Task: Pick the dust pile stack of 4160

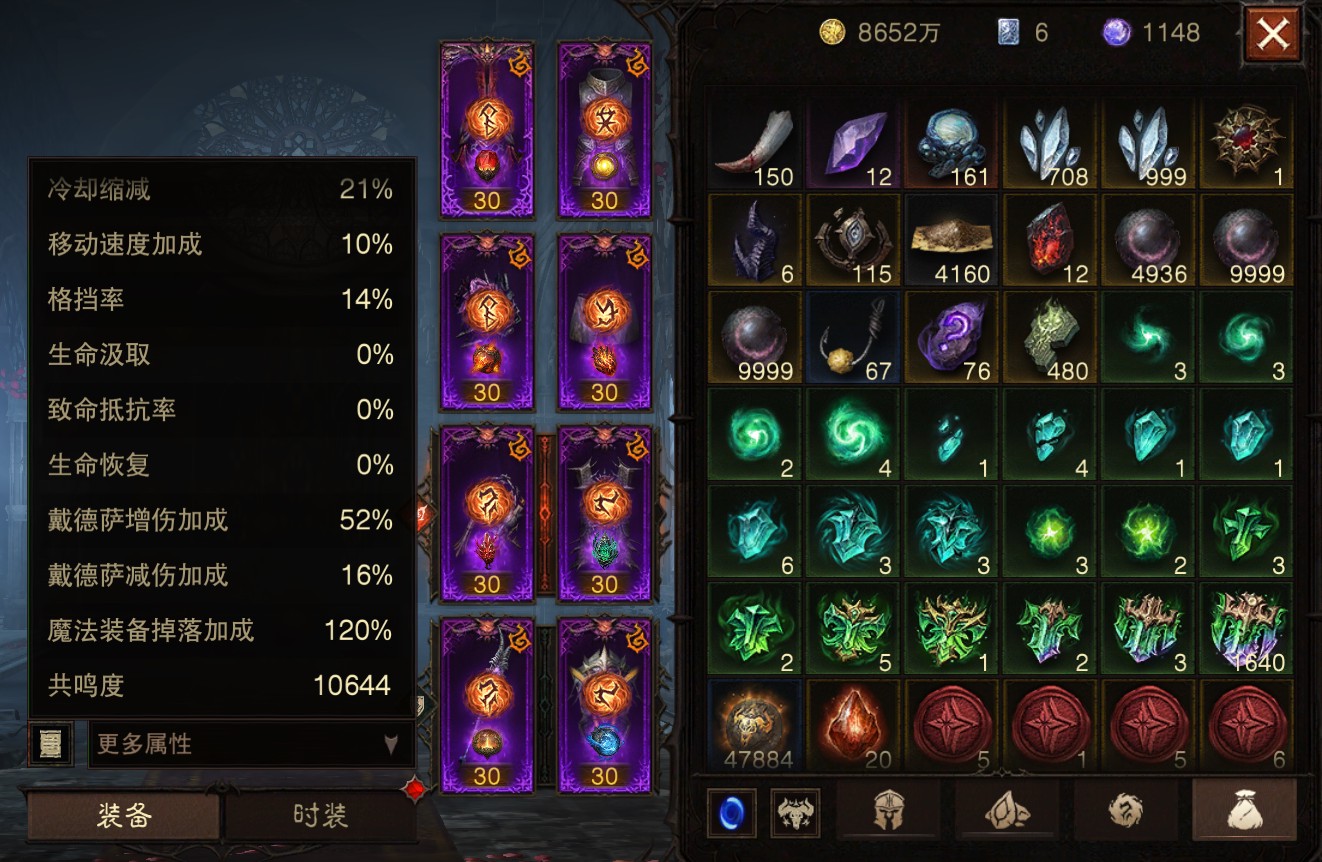Action: click(x=951, y=241)
